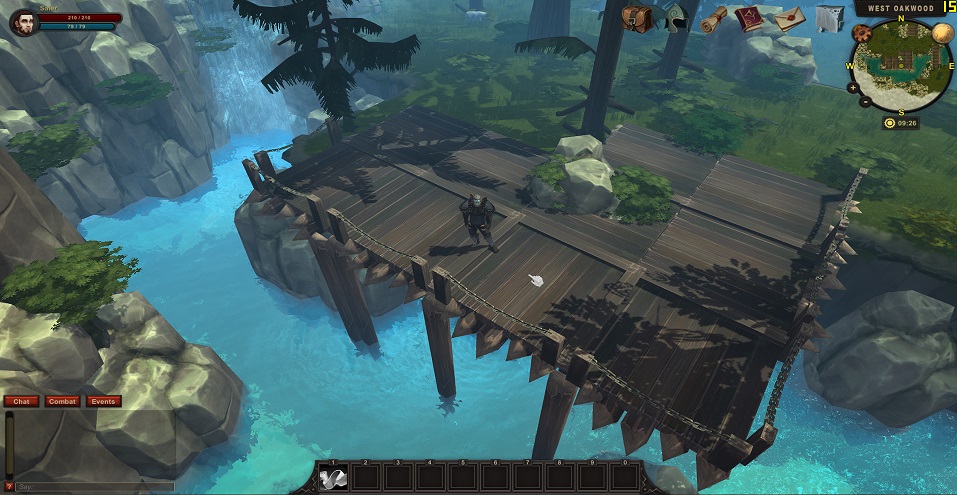Click the brown cogwheel button on the minimap
Viewport: 957px width, 495px height.
(861, 33)
